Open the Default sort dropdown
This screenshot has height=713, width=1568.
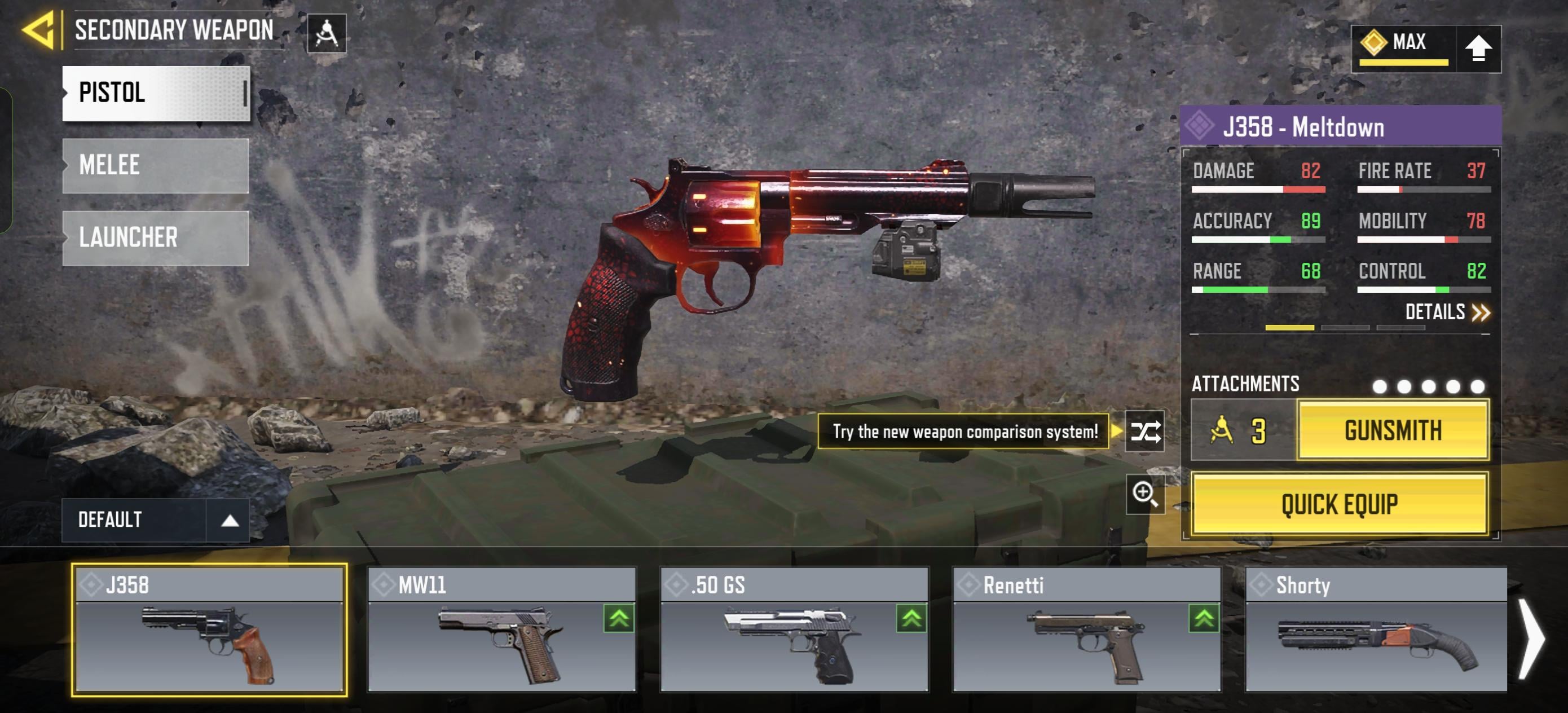pos(155,520)
